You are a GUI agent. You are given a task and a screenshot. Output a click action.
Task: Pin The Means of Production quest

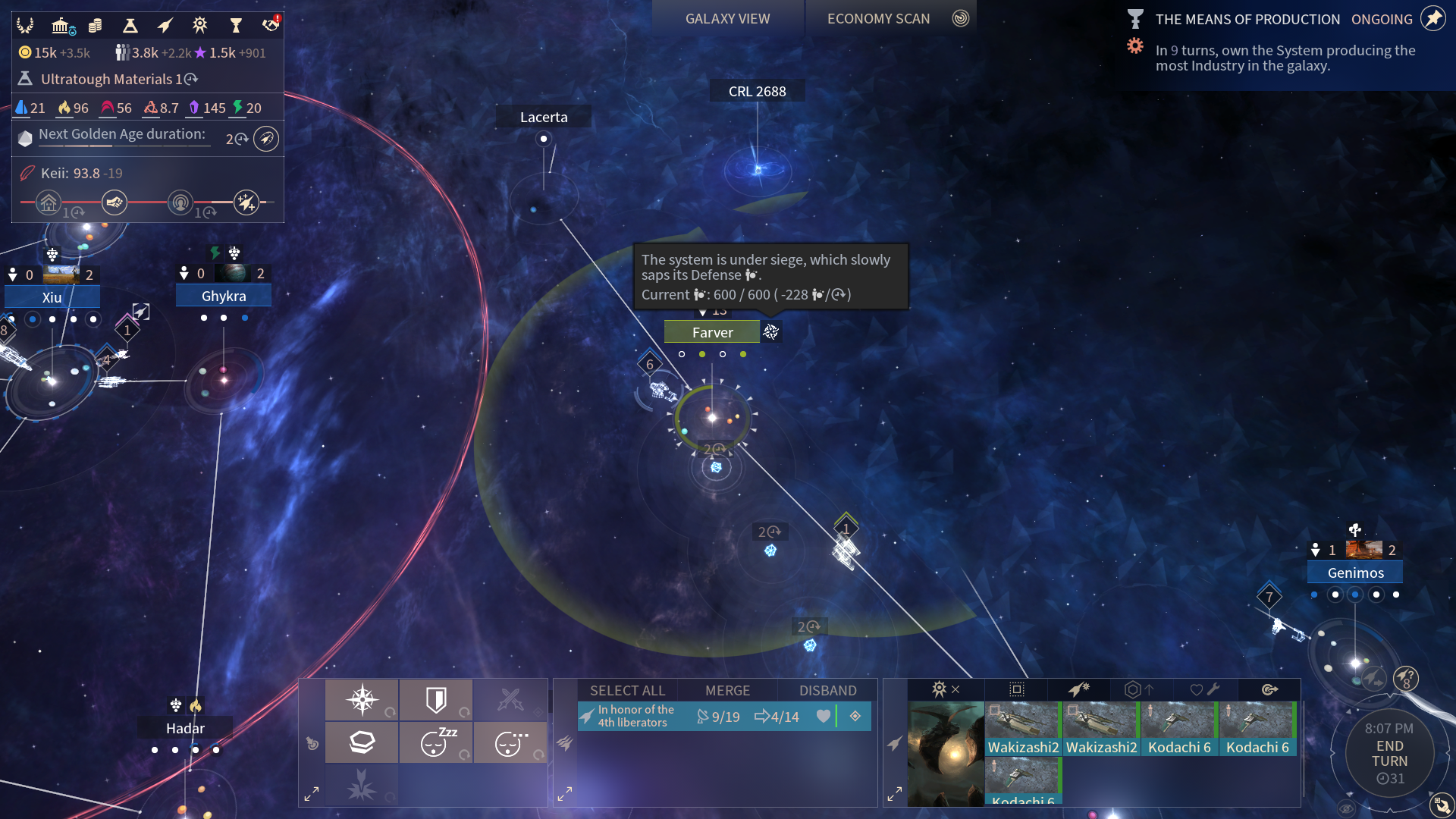1433,18
